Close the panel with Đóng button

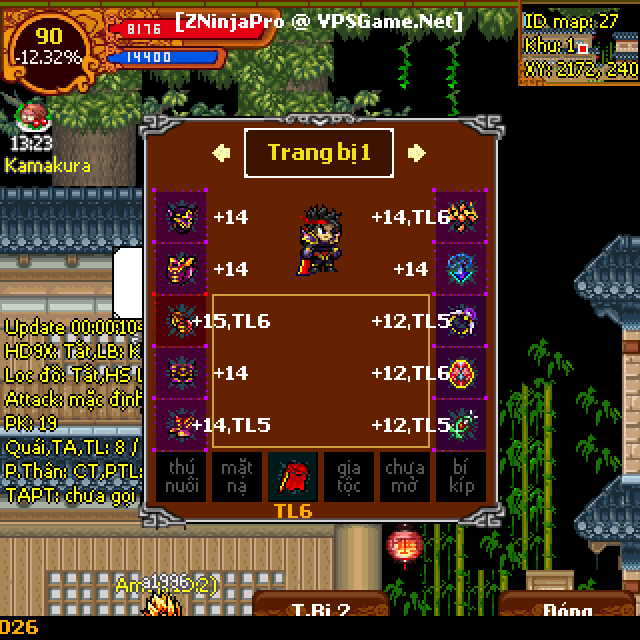click(566, 610)
